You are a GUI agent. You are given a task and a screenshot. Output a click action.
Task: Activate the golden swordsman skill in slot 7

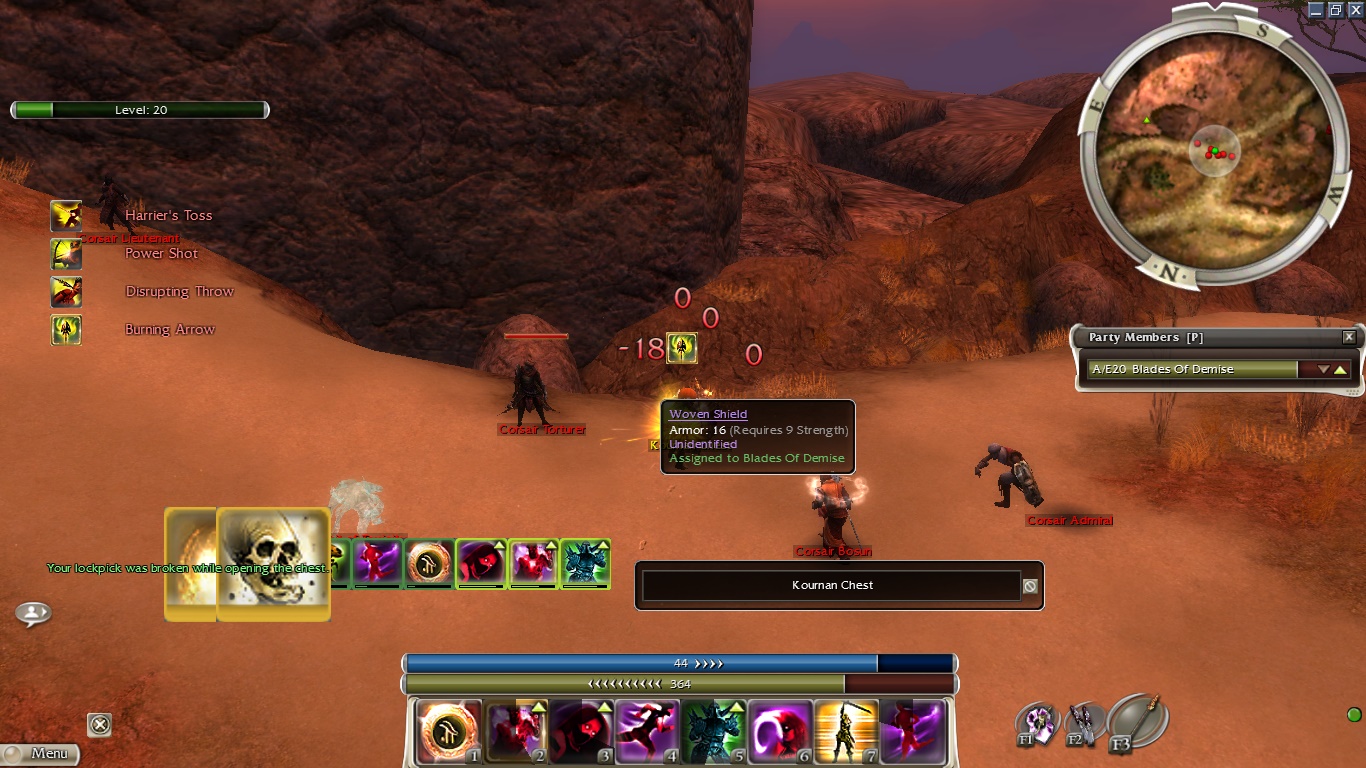point(845,731)
